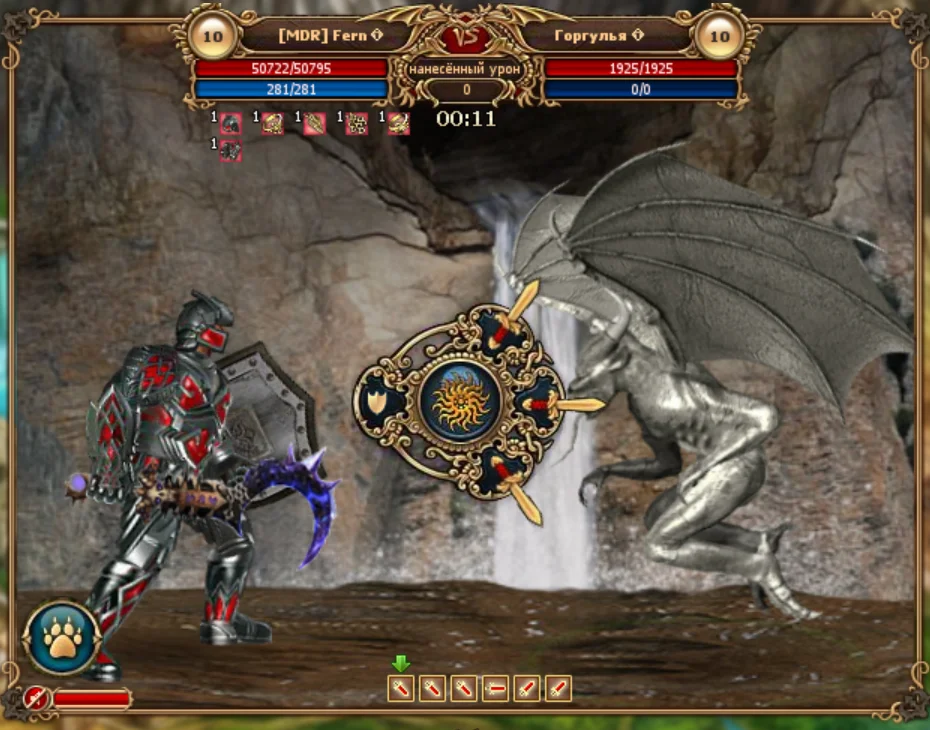
Task: Select the hotbar sword slot under the green arrow
Action: [x=401, y=688]
